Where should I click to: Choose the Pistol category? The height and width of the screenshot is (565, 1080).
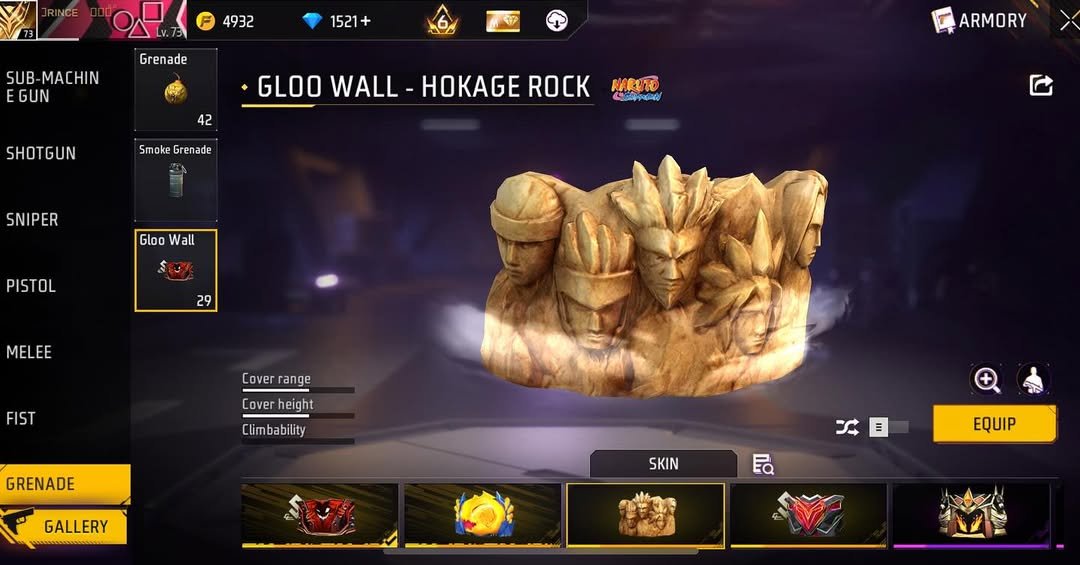(x=31, y=286)
